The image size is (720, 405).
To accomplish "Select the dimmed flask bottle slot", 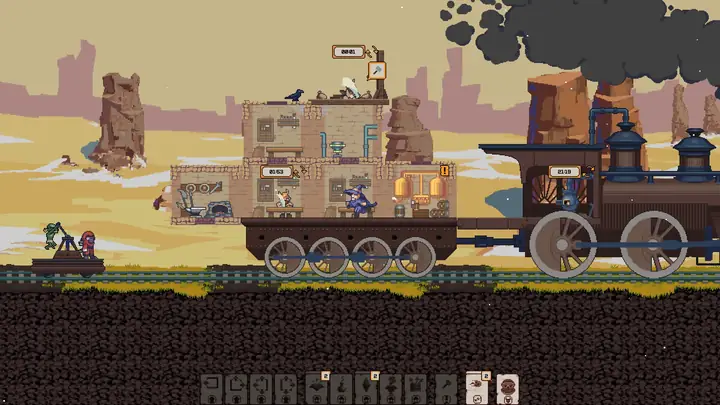I will click(x=341, y=386).
